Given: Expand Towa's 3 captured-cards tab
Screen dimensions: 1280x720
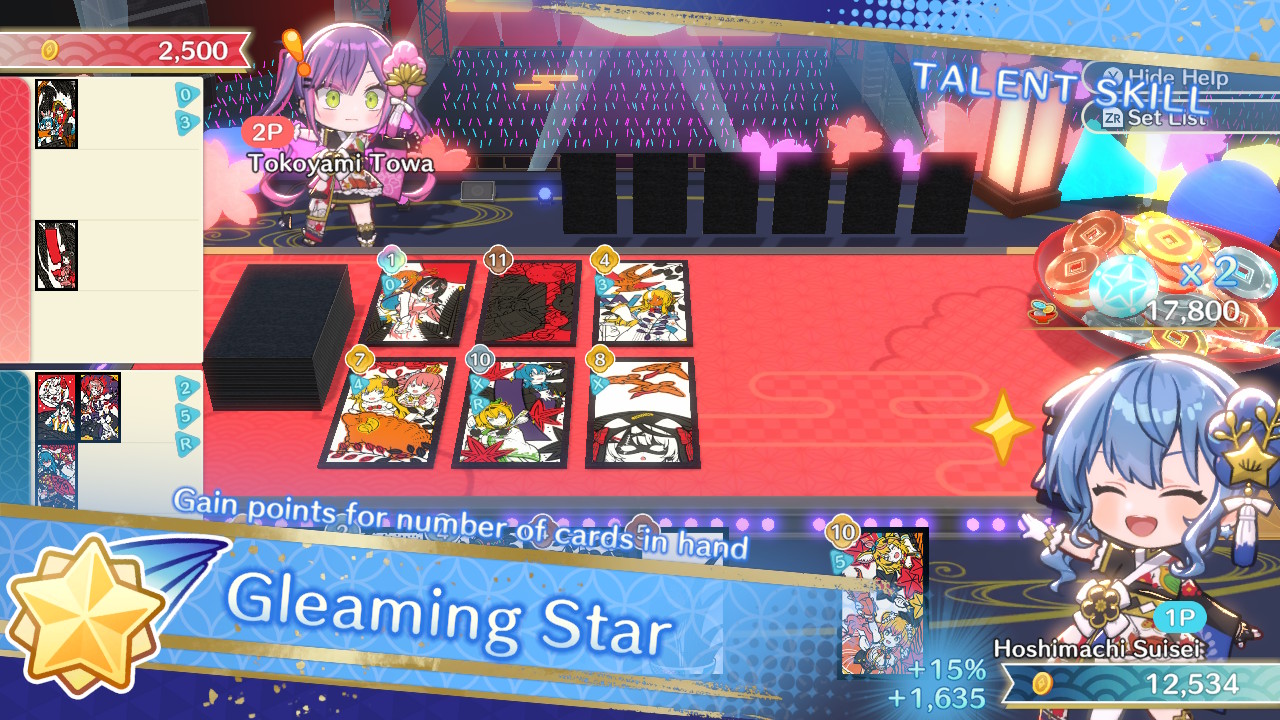Looking at the screenshot, I should point(186,123).
